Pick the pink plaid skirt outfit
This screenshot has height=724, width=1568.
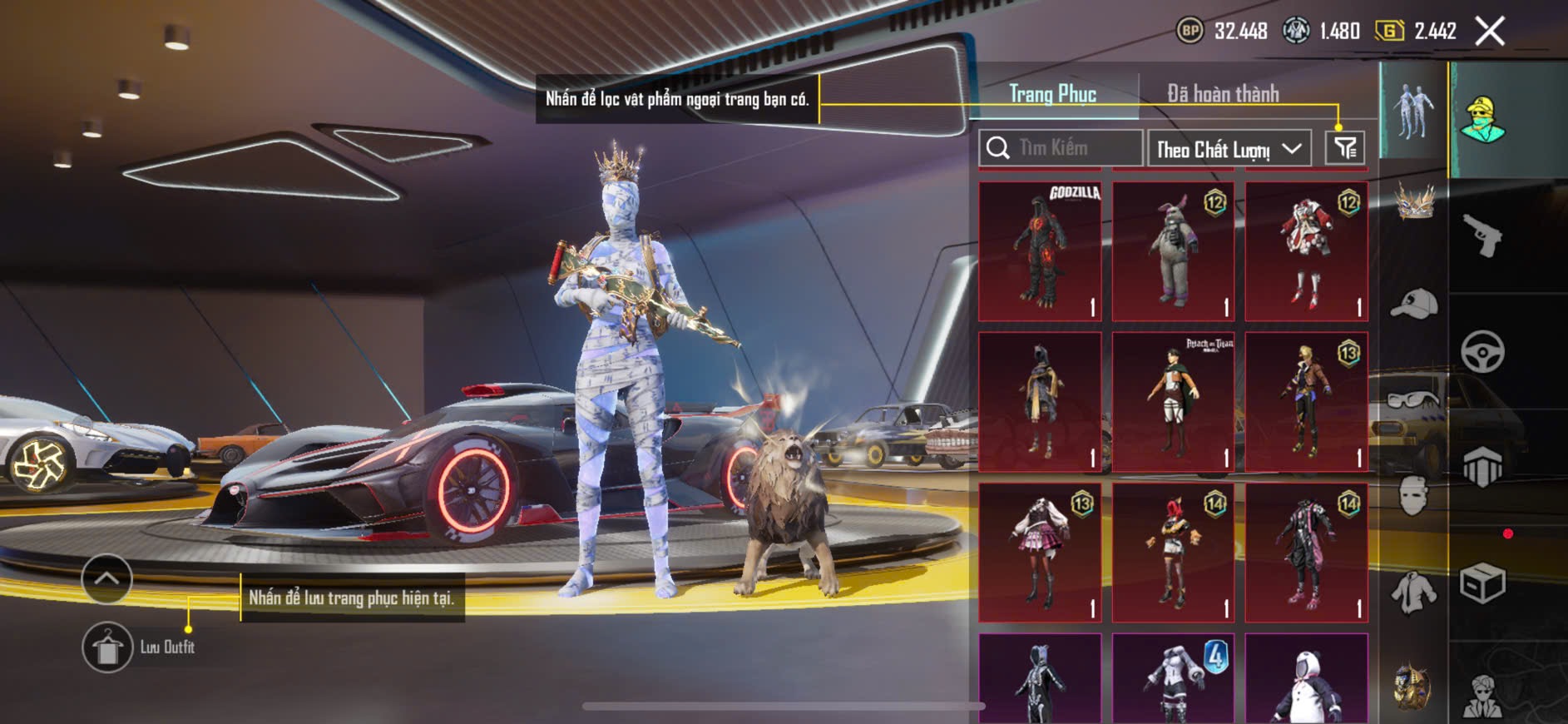click(1040, 553)
